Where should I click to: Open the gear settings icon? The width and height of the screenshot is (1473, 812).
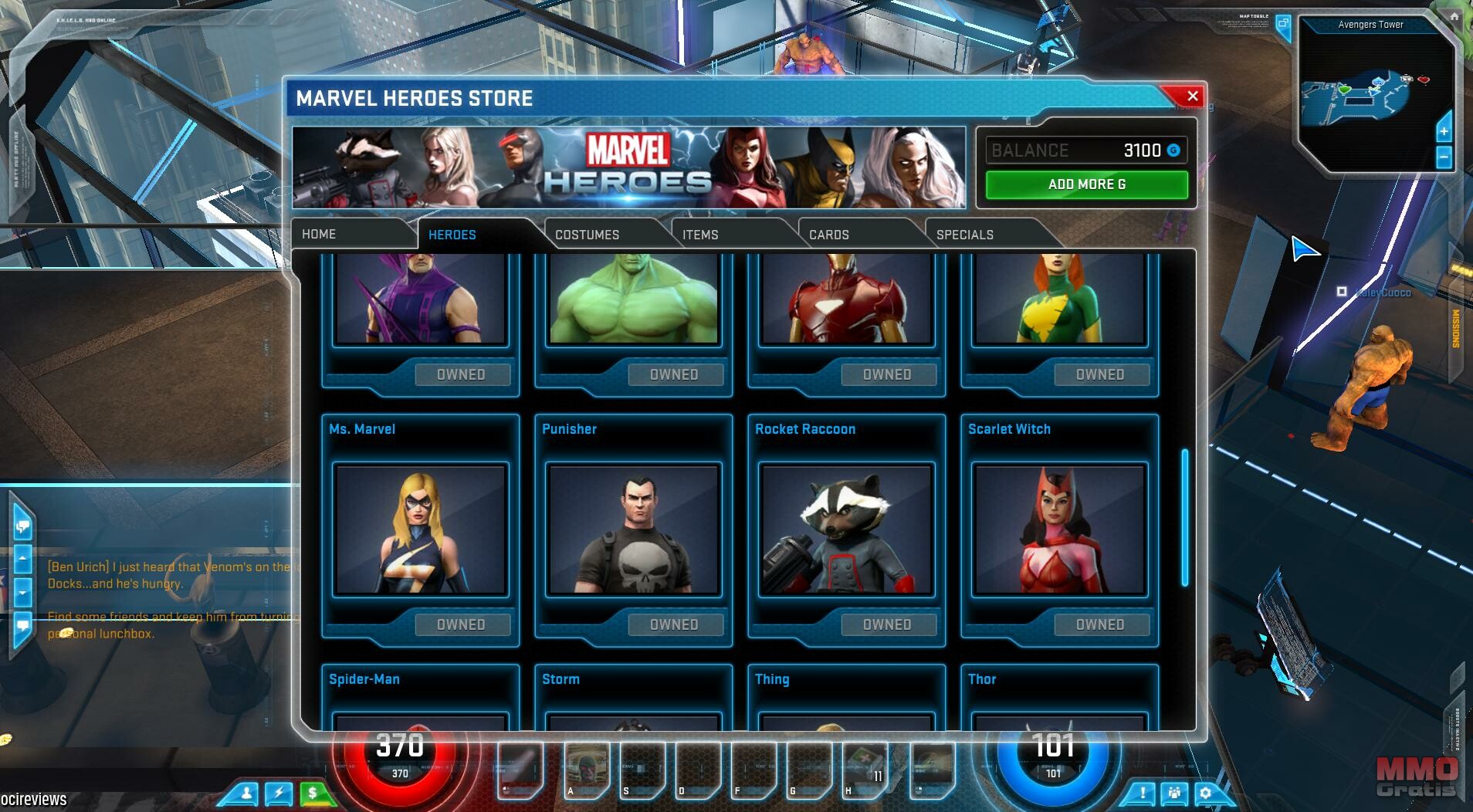pos(1205,793)
